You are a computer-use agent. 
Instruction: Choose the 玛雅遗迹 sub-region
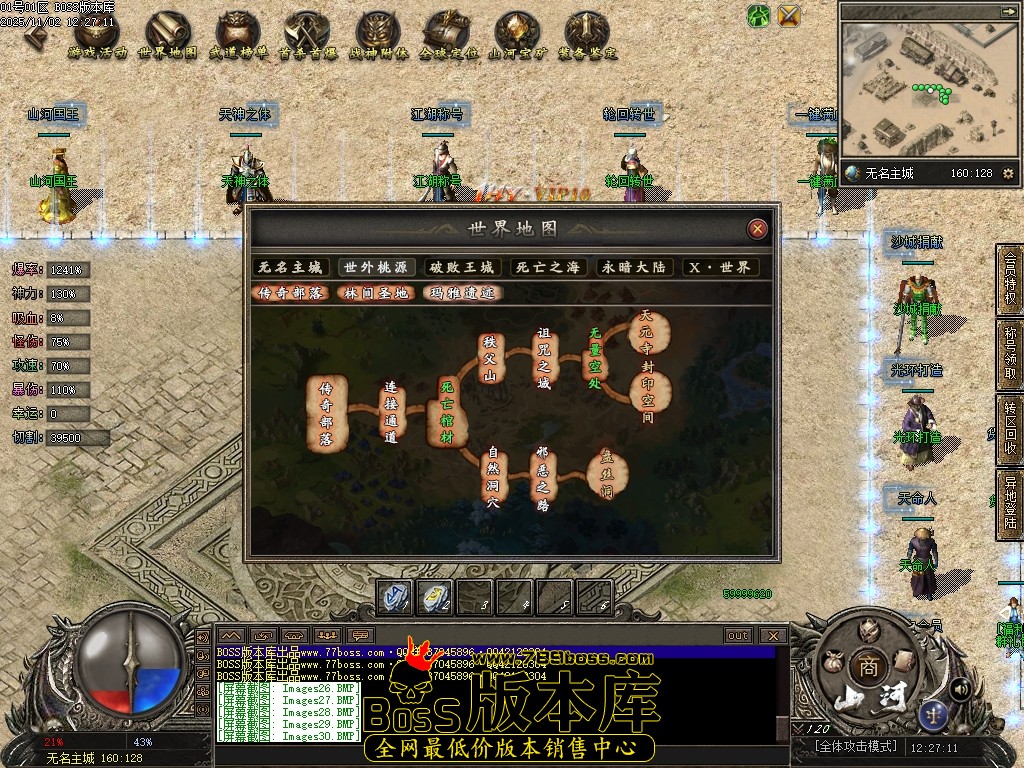click(461, 293)
